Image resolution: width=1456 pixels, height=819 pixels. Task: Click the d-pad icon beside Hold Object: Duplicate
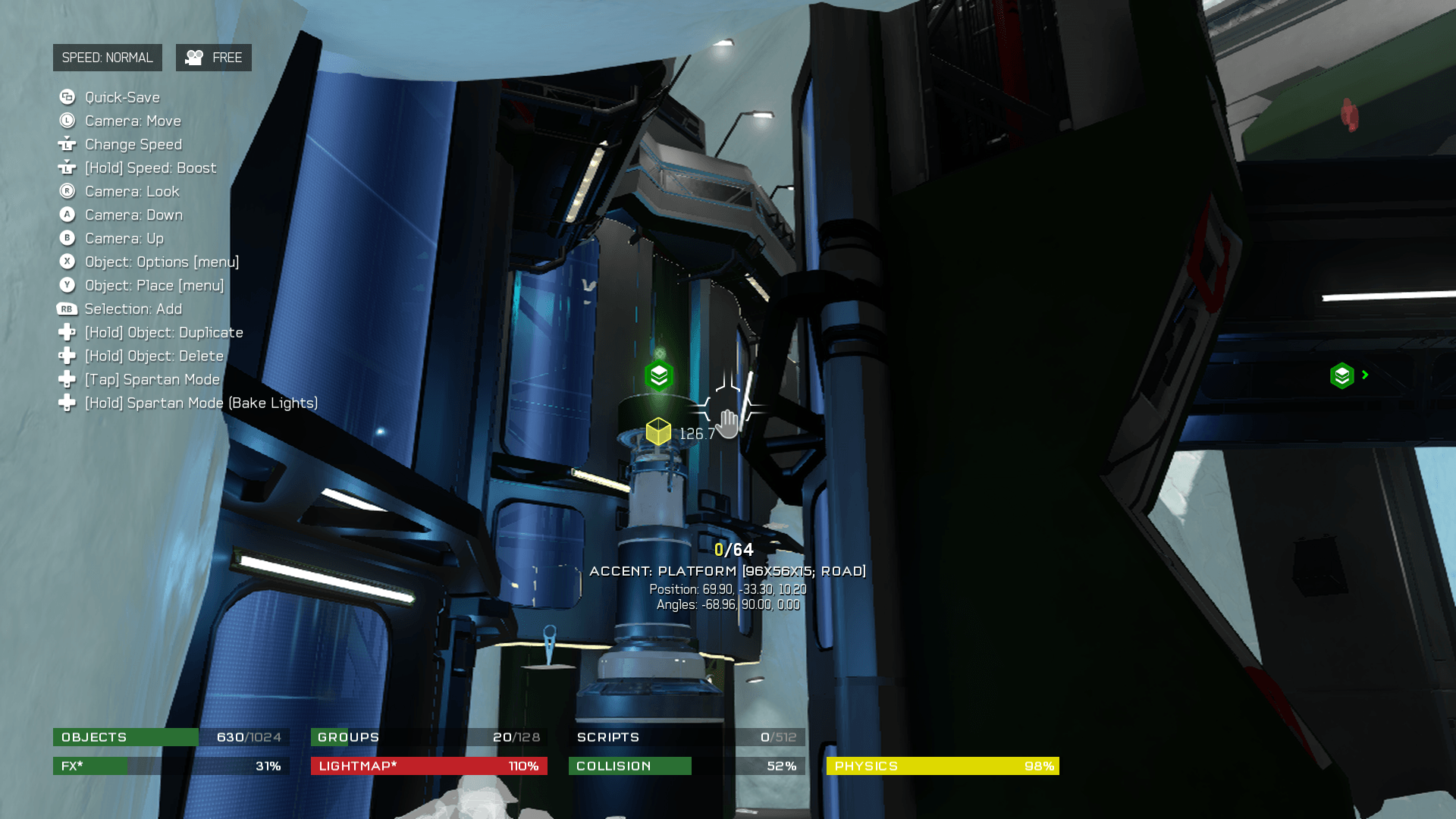67,332
